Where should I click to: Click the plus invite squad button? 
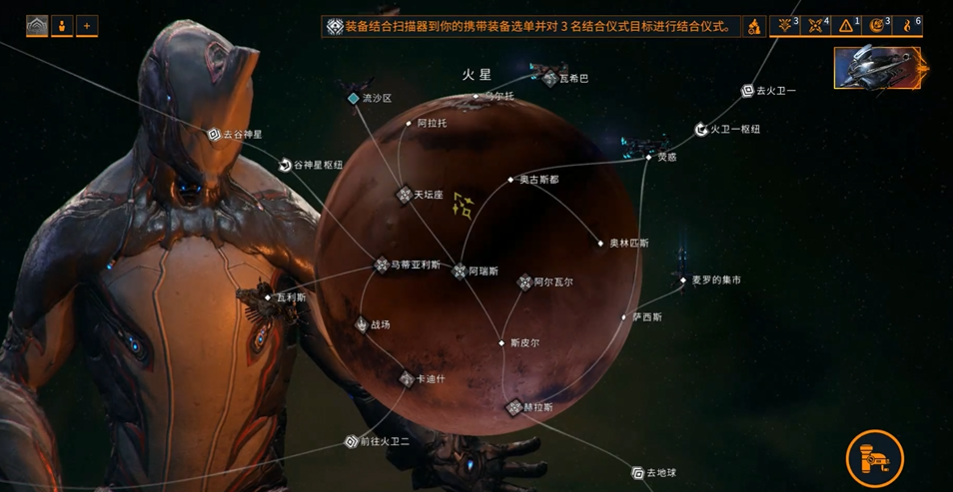pyautogui.click(x=87, y=26)
